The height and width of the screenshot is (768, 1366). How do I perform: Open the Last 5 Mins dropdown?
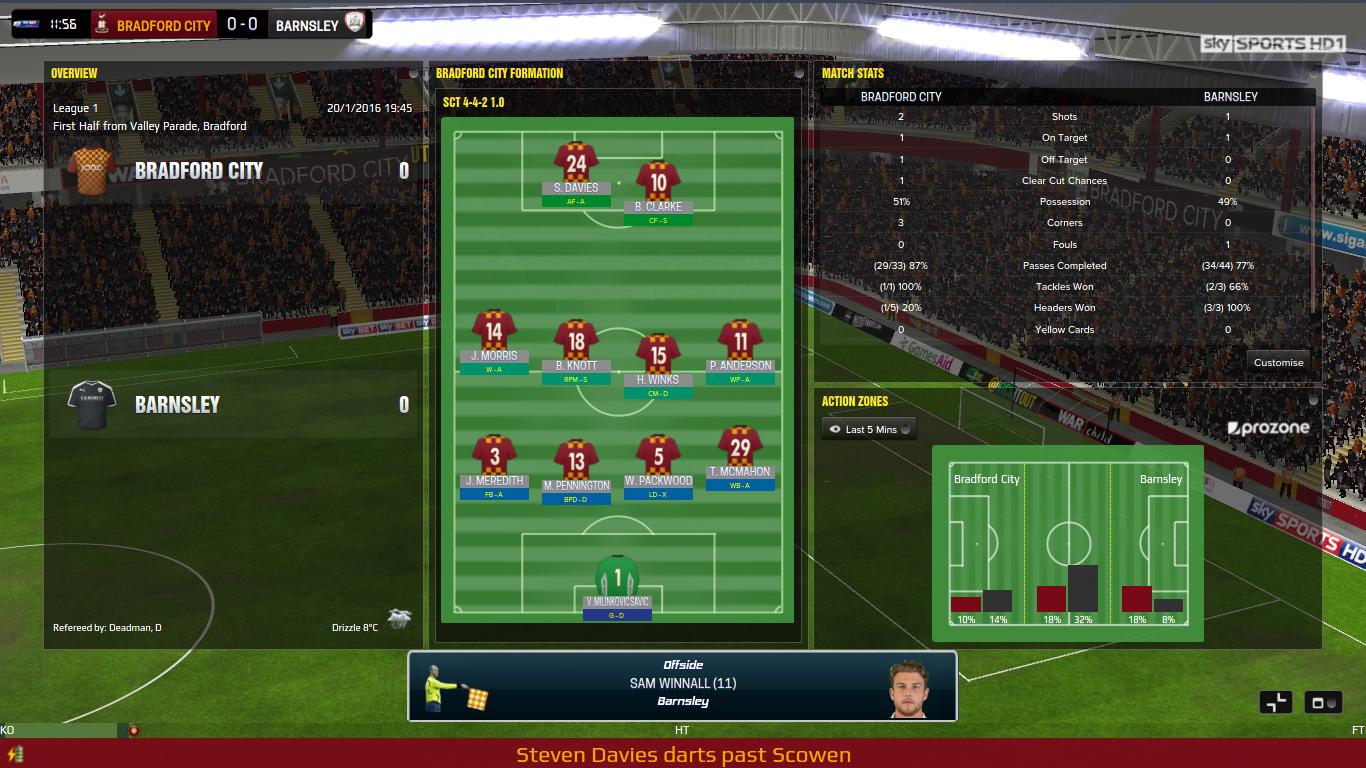click(x=869, y=429)
